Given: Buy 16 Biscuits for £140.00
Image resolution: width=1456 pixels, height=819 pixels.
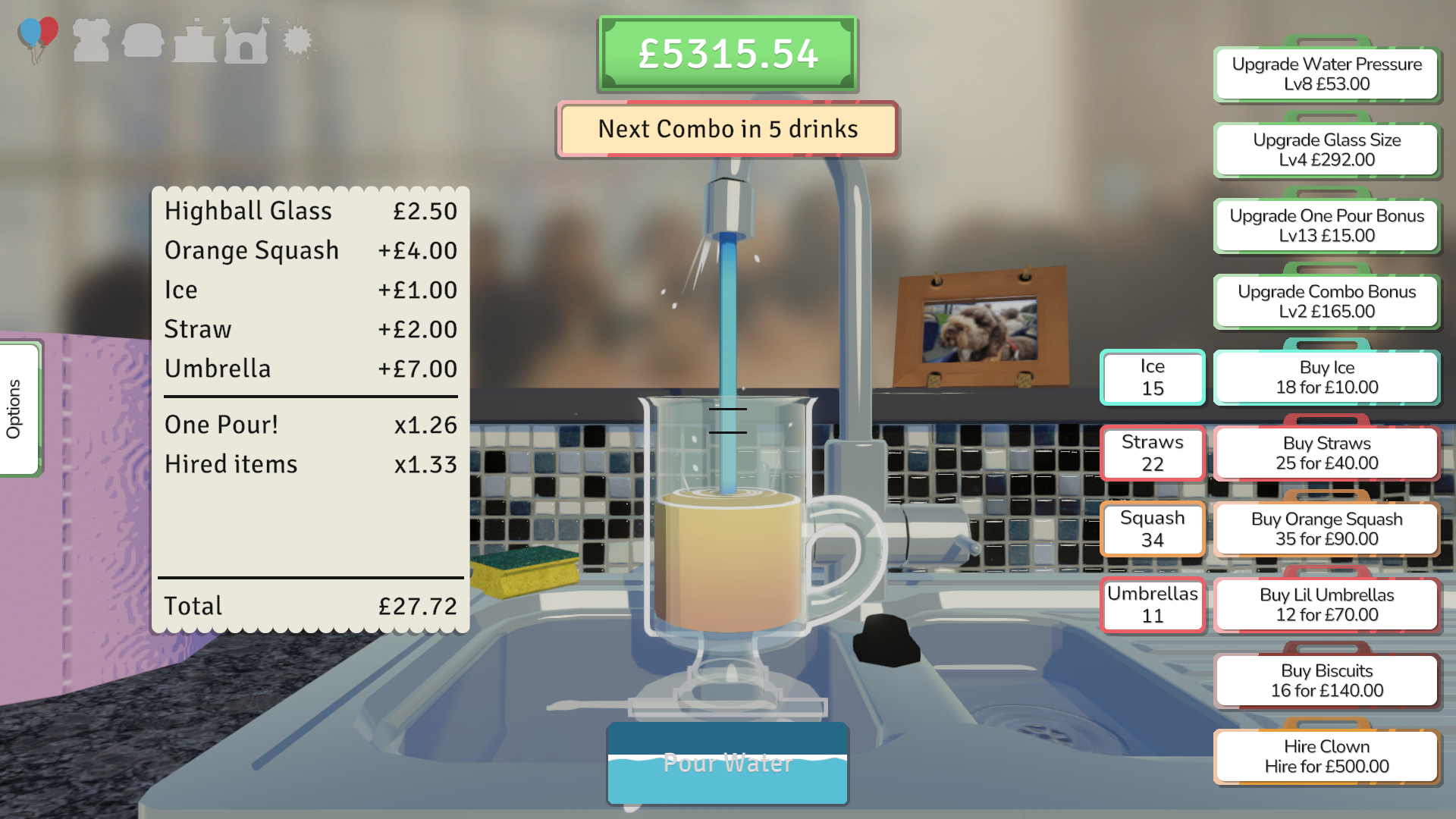Looking at the screenshot, I should tap(1326, 680).
